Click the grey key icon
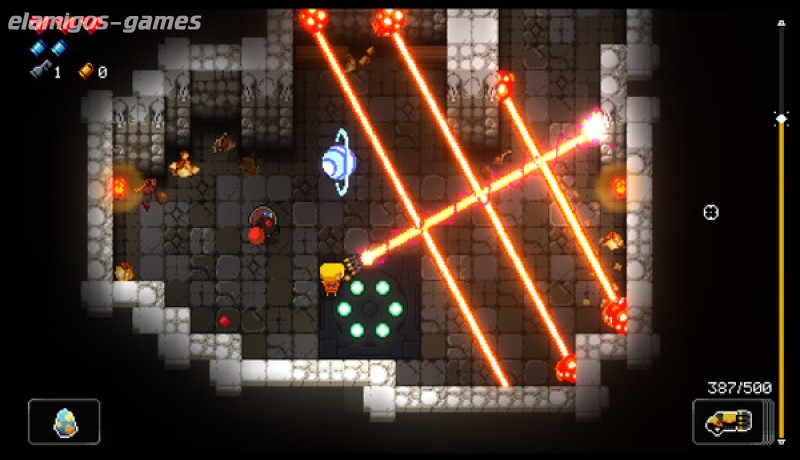Viewport: 800px width, 460px height. tap(39, 71)
